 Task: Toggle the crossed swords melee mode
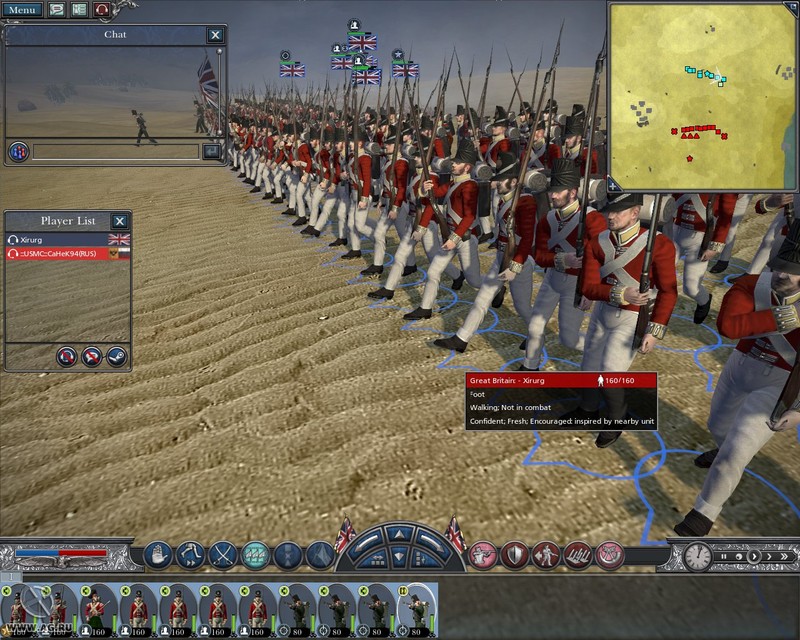coord(223,555)
